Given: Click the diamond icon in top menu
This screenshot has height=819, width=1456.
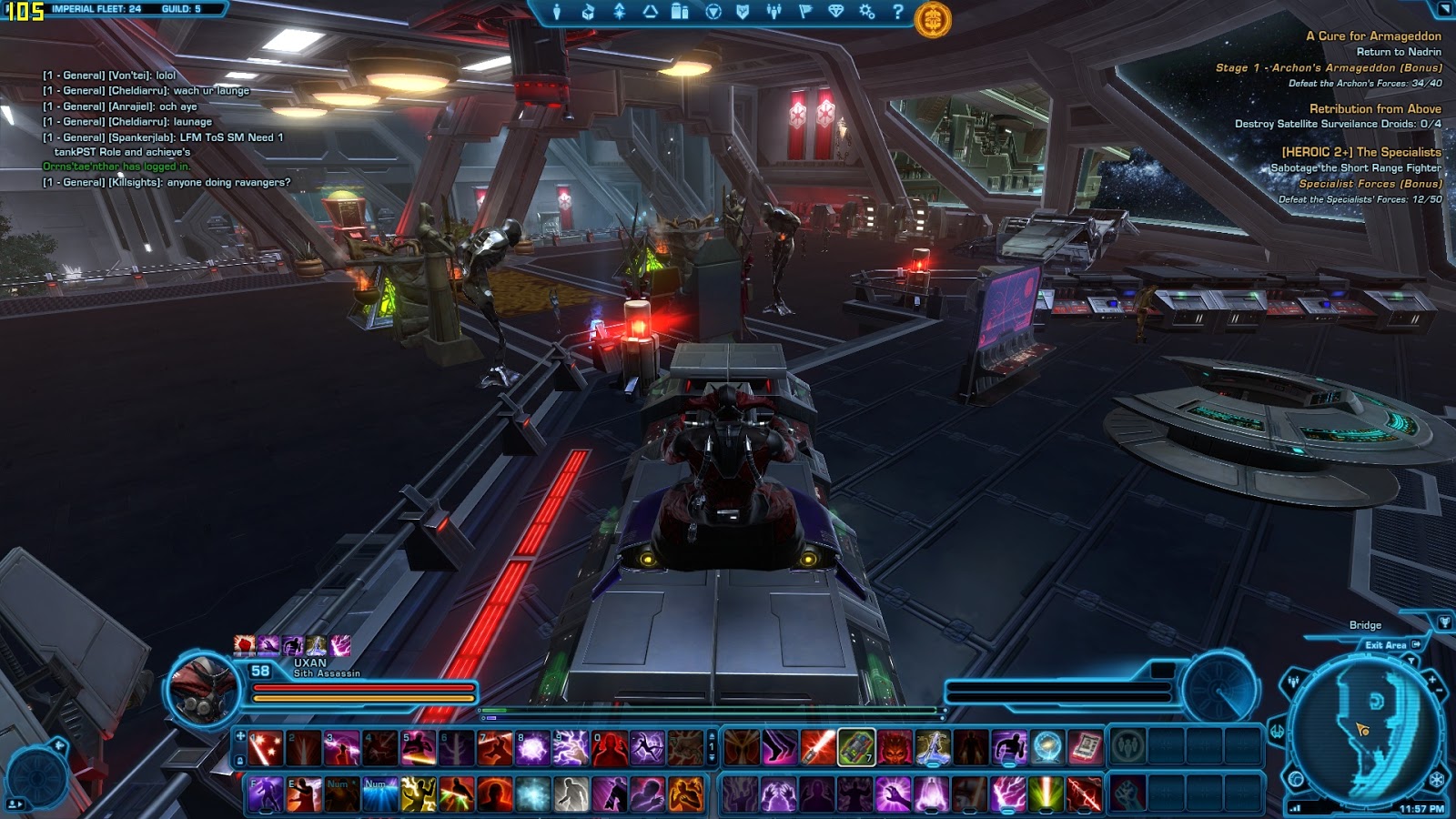Looking at the screenshot, I should pyautogui.click(x=835, y=12).
